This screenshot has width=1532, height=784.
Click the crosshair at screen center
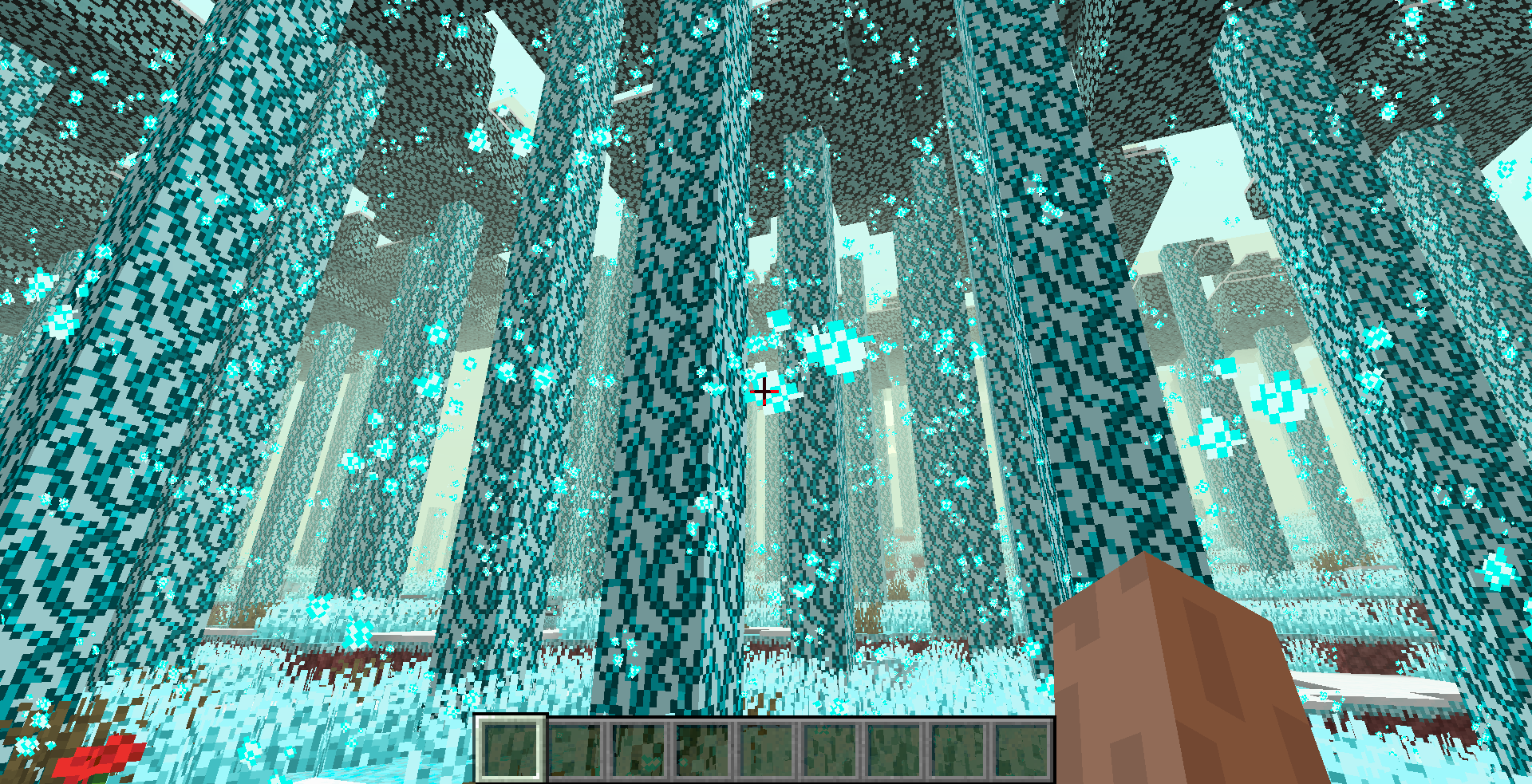coord(765,392)
